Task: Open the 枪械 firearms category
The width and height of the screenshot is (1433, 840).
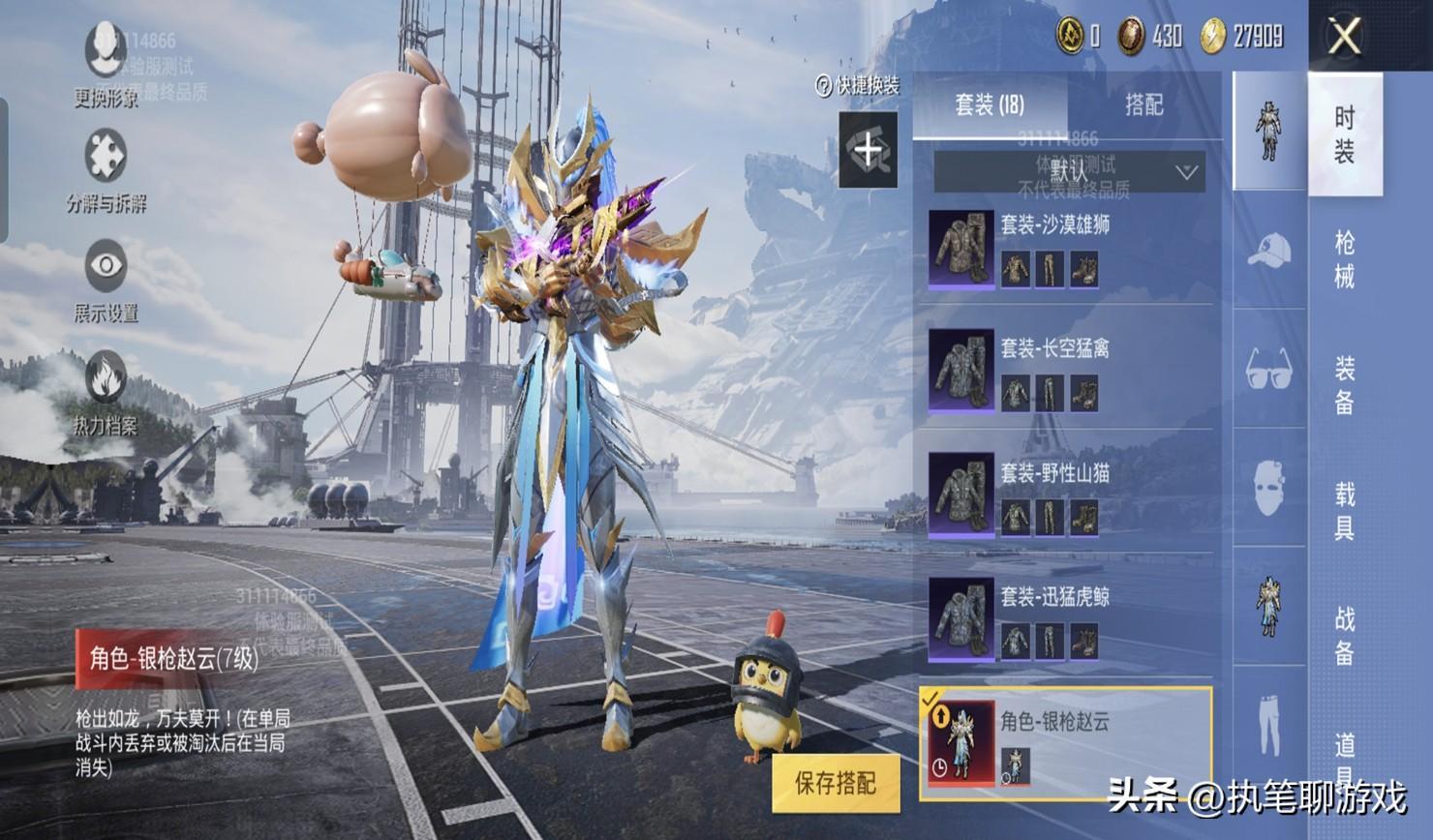Action: click(x=1345, y=259)
